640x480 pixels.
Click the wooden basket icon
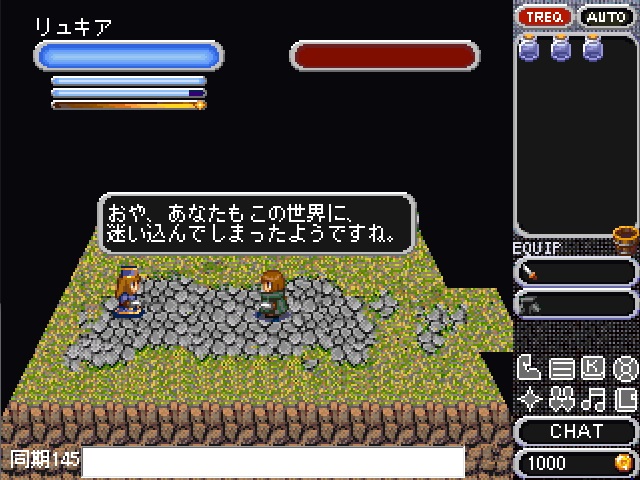[626, 239]
